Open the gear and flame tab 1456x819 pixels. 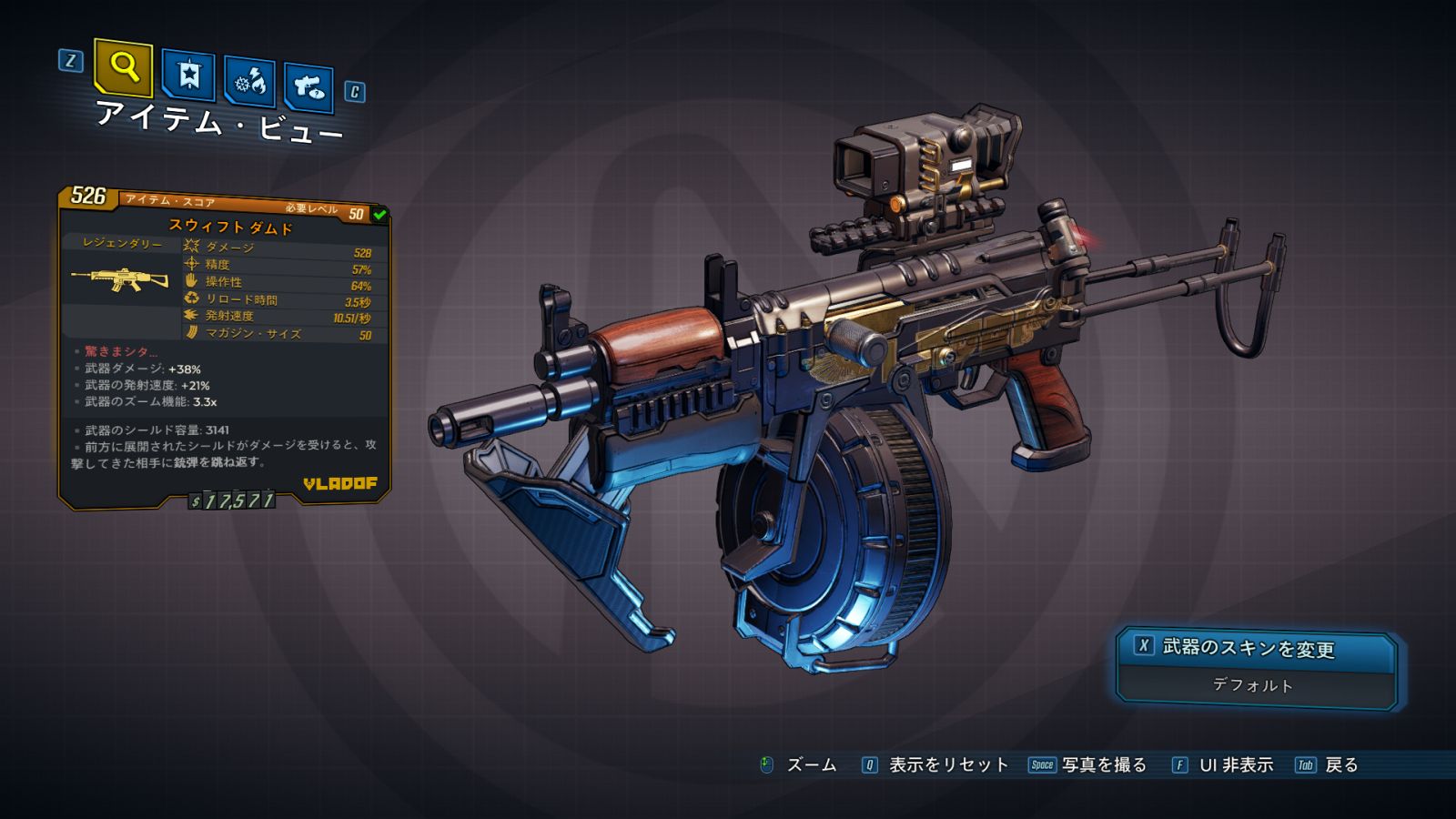pyautogui.click(x=250, y=82)
